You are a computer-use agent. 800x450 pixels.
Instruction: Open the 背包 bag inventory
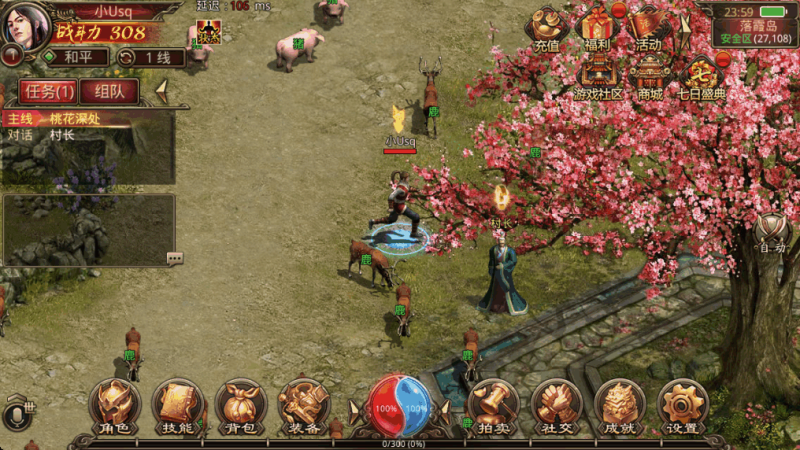[x=241, y=405]
